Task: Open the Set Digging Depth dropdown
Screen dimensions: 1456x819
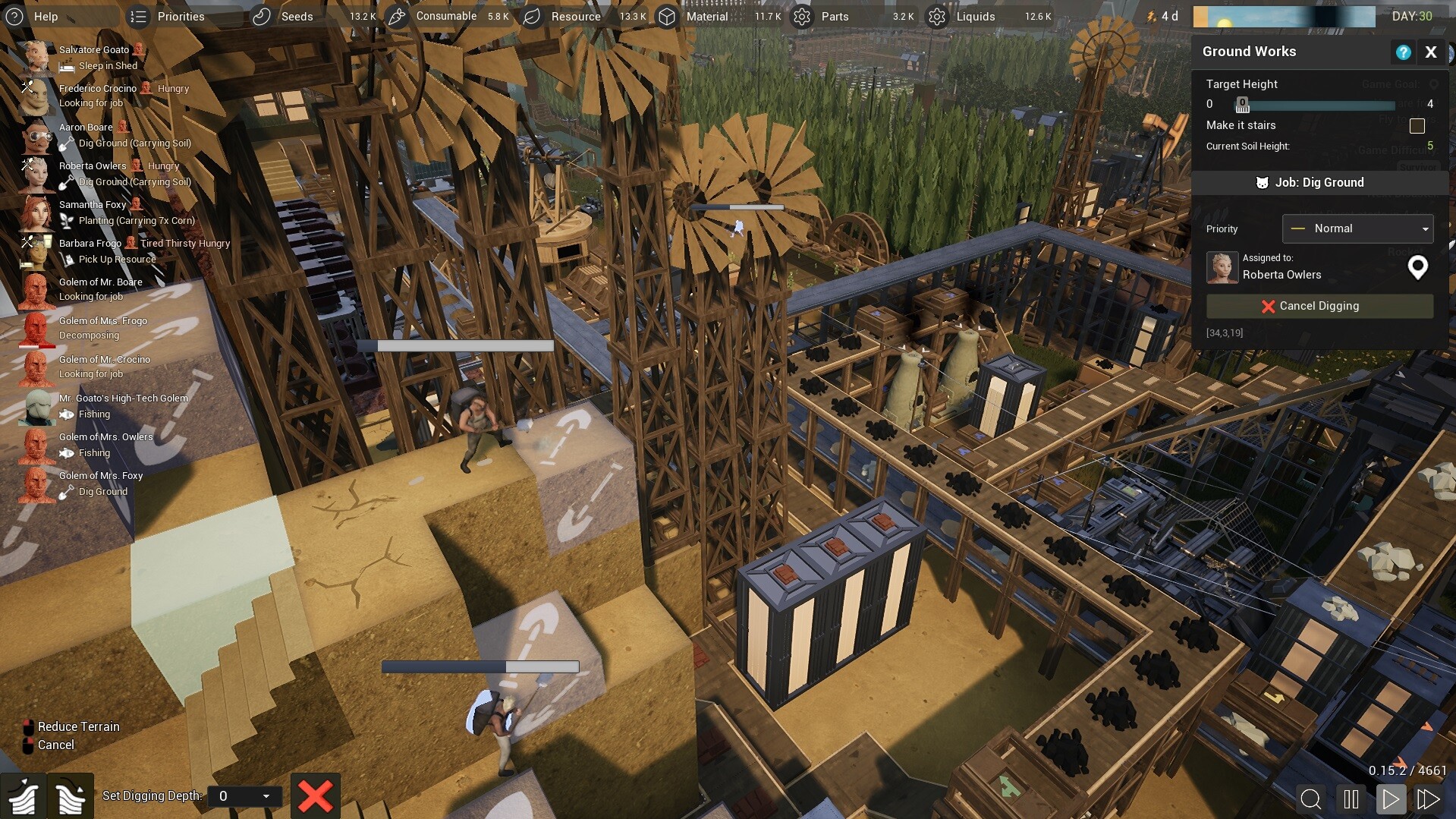Action: coord(244,795)
